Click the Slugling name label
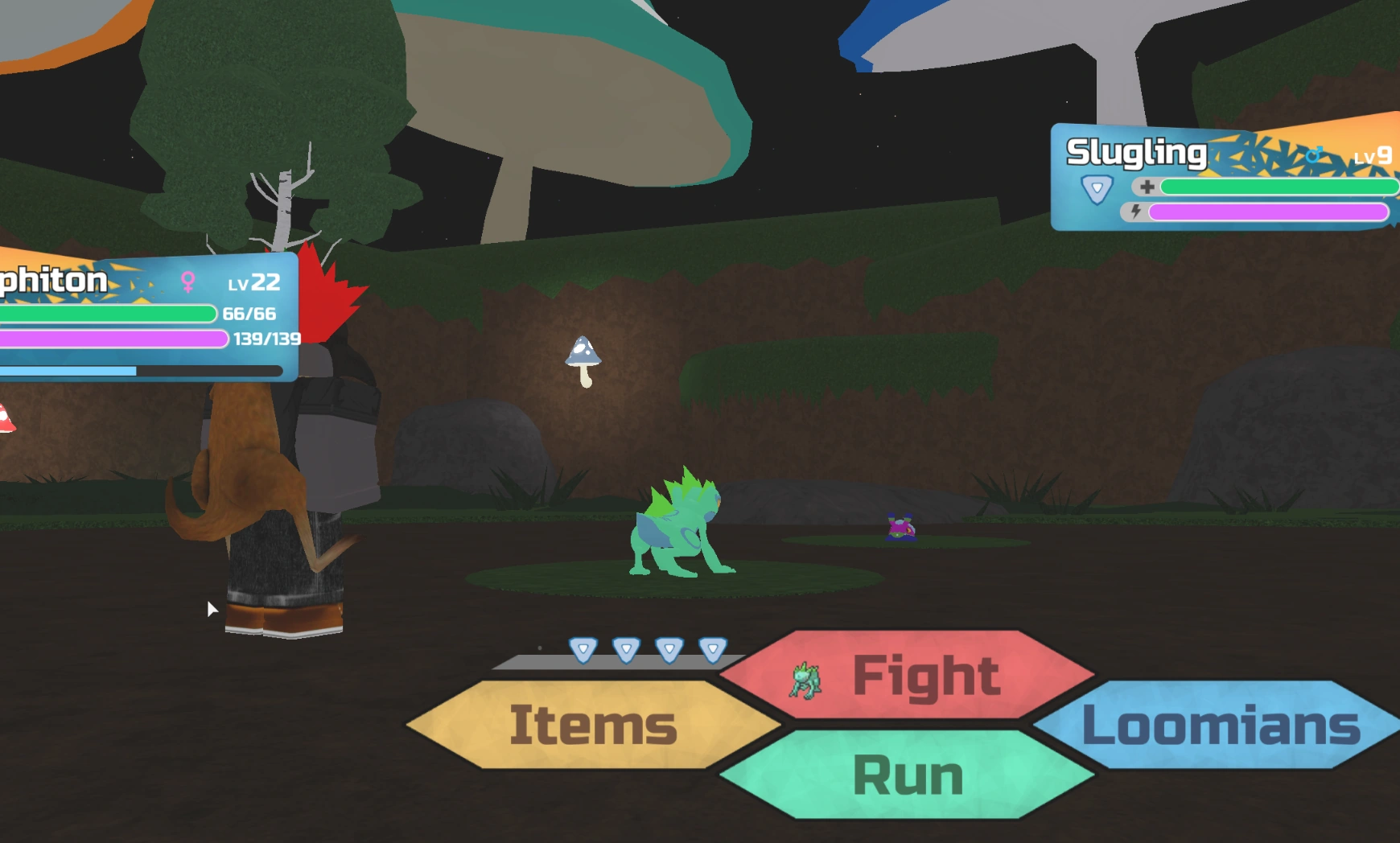This screenshot has width=1400, height=843. 1136,150
